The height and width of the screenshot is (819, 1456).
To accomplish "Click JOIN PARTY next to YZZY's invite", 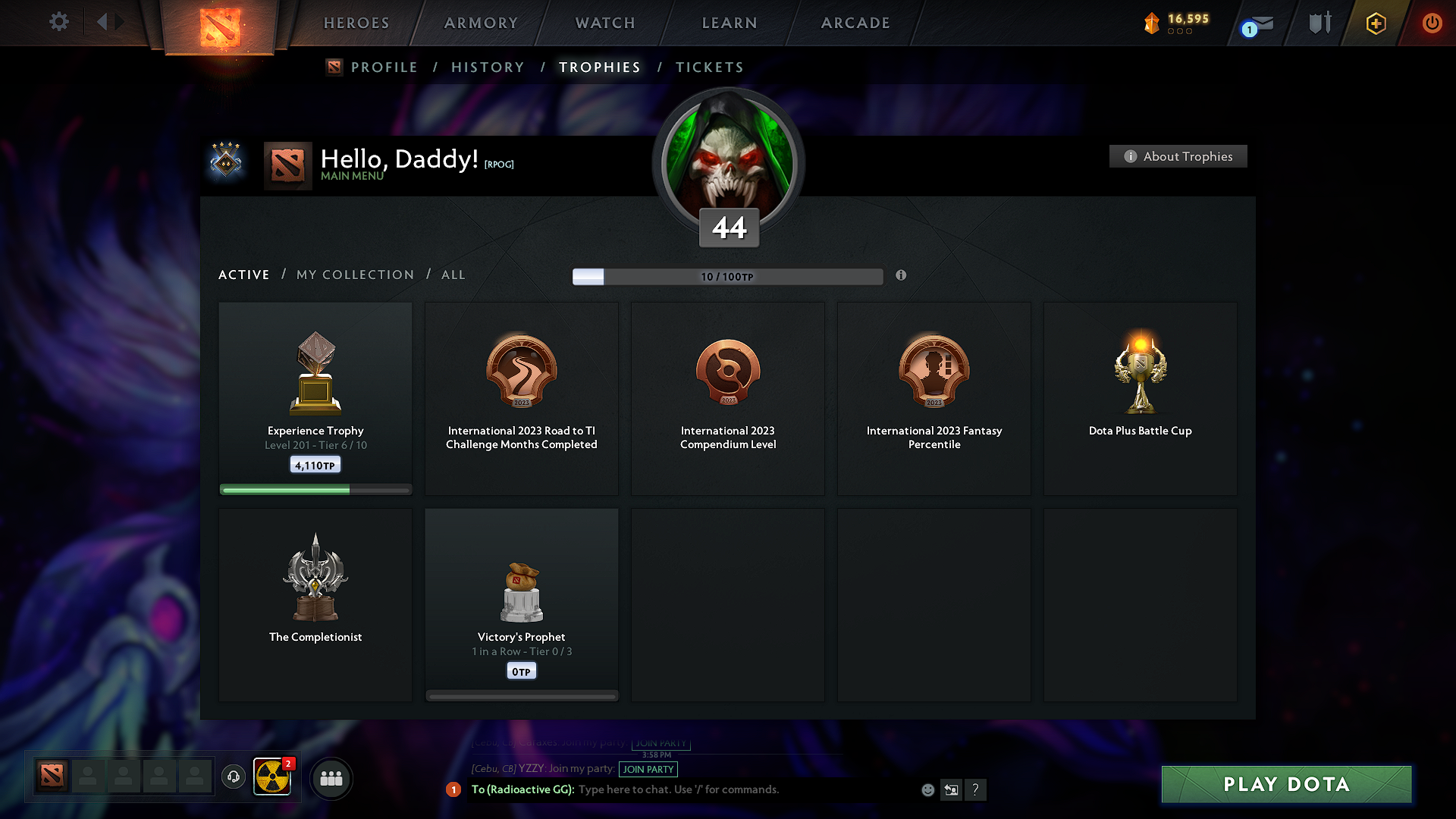I will pos(648,770).
